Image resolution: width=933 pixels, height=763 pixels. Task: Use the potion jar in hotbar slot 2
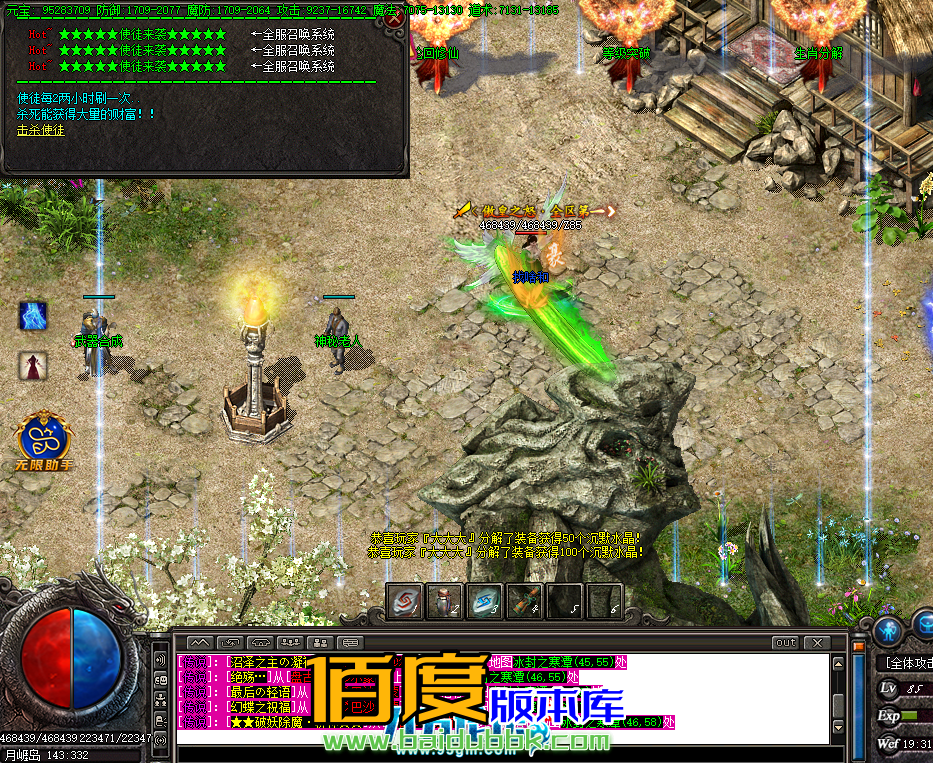click(x=444, y=600)
